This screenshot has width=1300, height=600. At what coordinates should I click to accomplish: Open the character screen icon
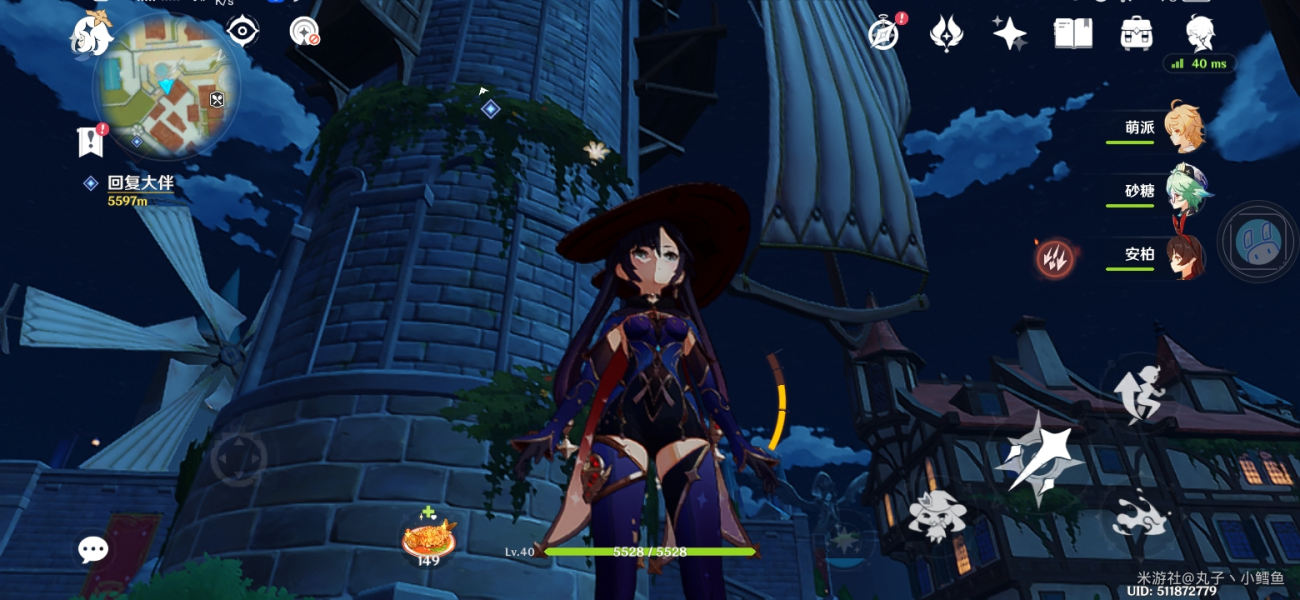pos(1200,33)
